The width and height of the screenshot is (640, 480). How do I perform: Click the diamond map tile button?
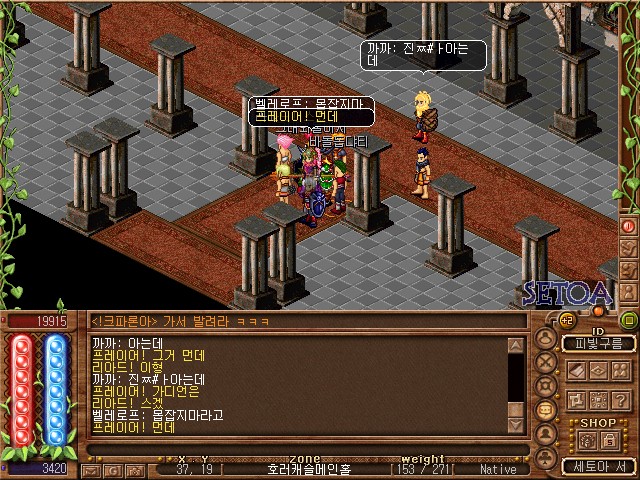[x=597, y=370]
